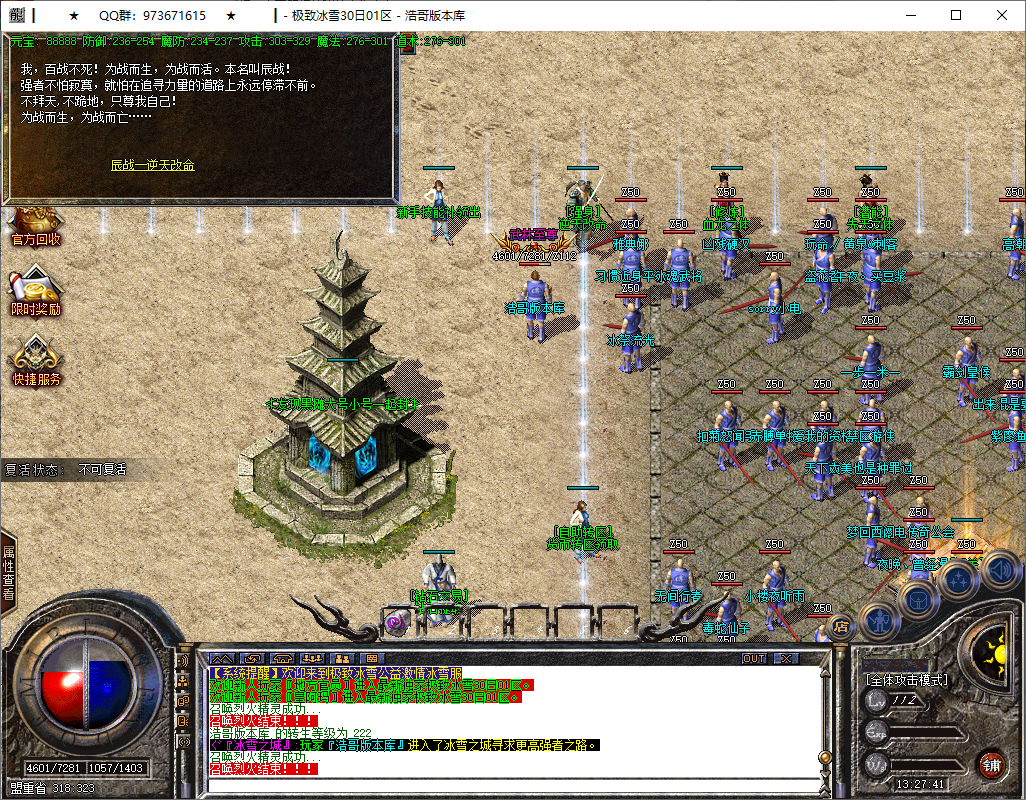Viewport: 1026px width, 800px height.
Task: Open the bag inventory round button
Action: [919, 598]
